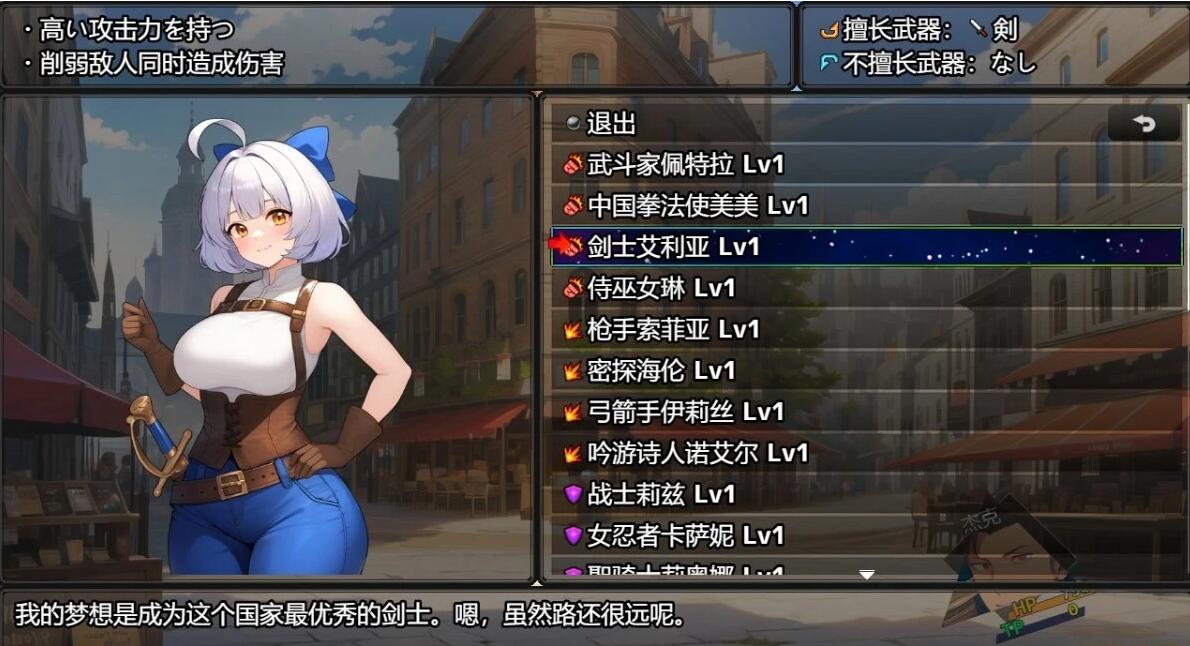The image size is (1190, 646).
Task: Pick 密探海伦 Lv1 from the roster
Action: click(661, 370)
